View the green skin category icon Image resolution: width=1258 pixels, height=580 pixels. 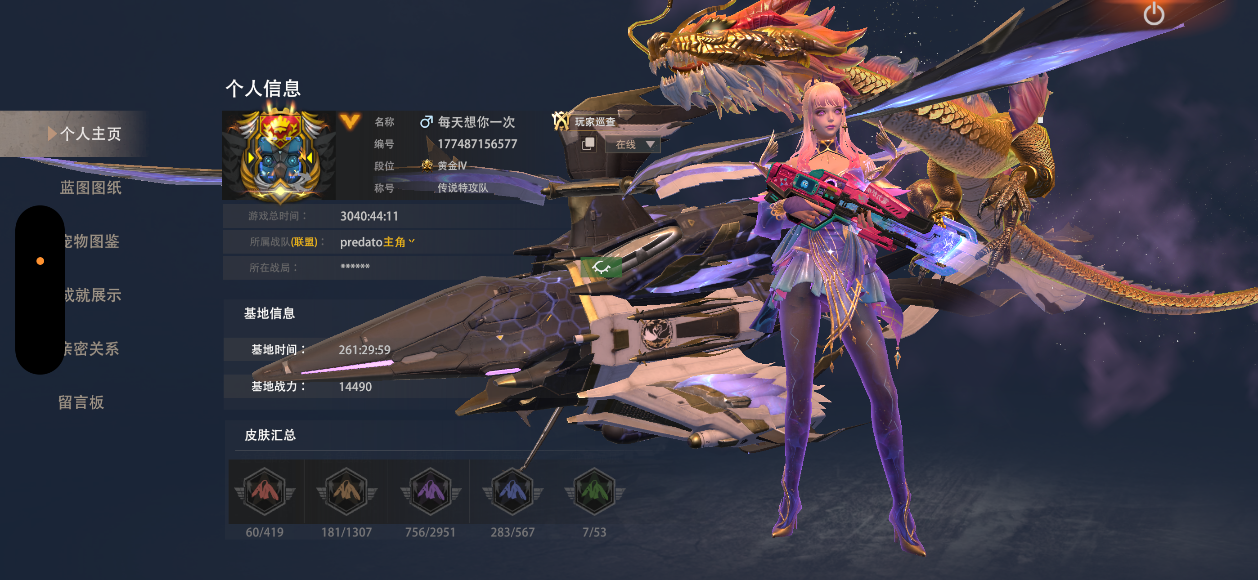coord(594,491)
